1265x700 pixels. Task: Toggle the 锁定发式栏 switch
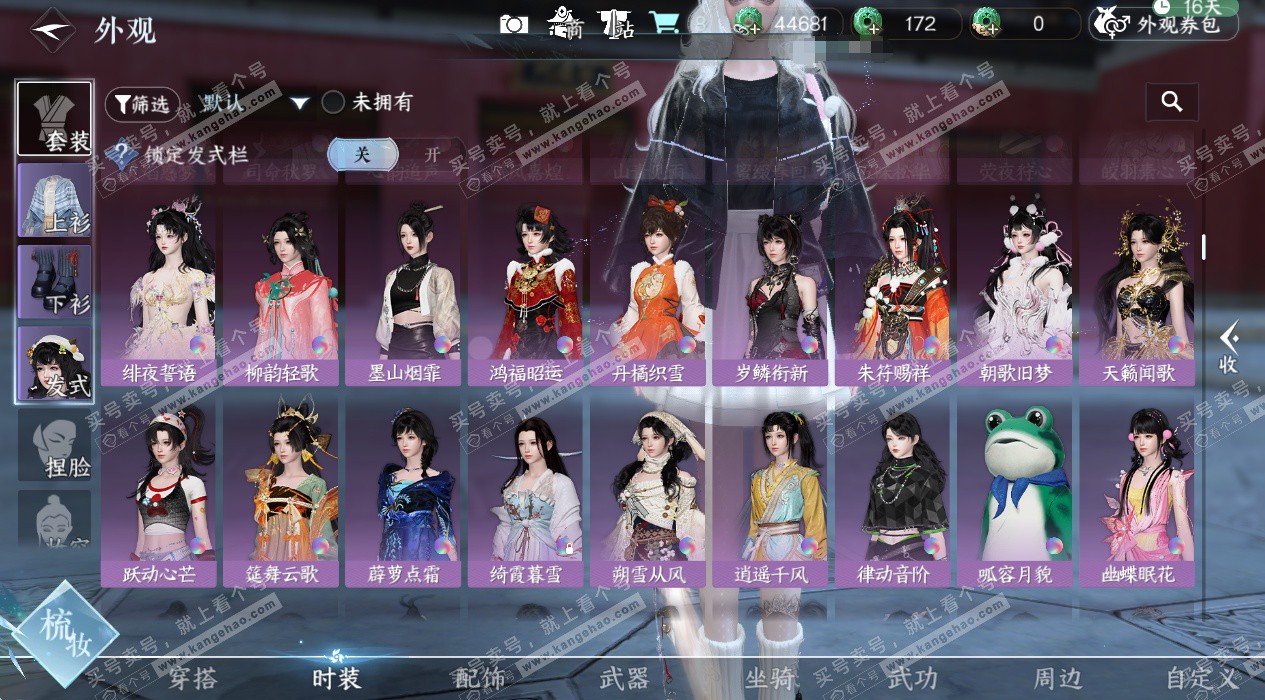click(x=397, y=154)
